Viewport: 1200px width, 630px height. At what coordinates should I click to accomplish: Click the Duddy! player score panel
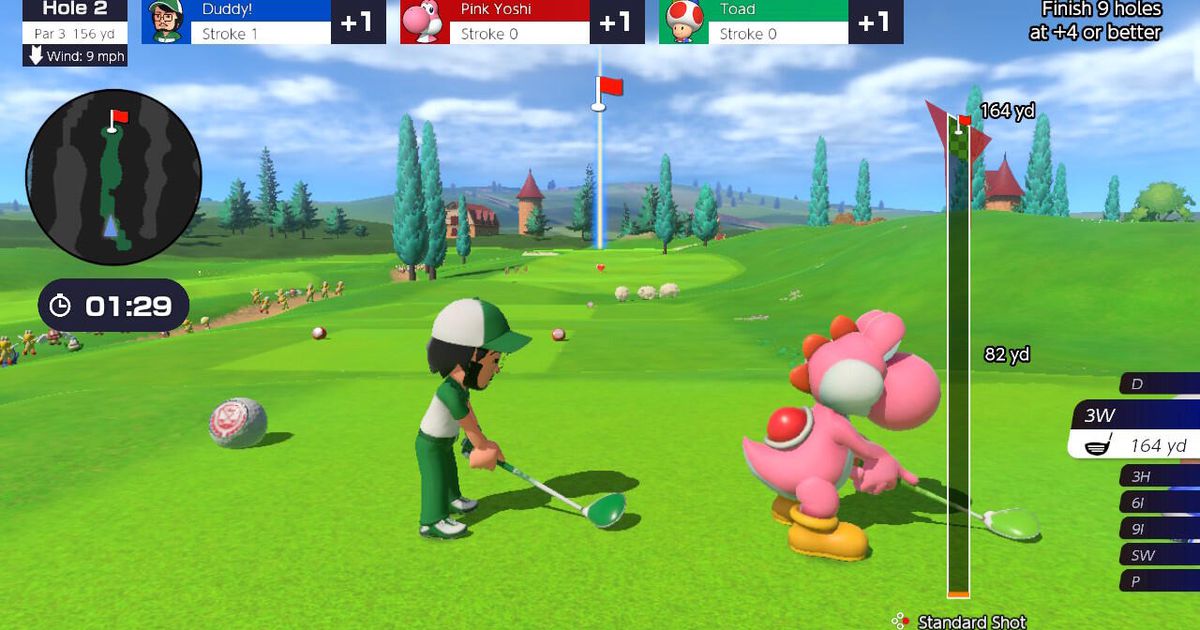(x=263, y=22)
